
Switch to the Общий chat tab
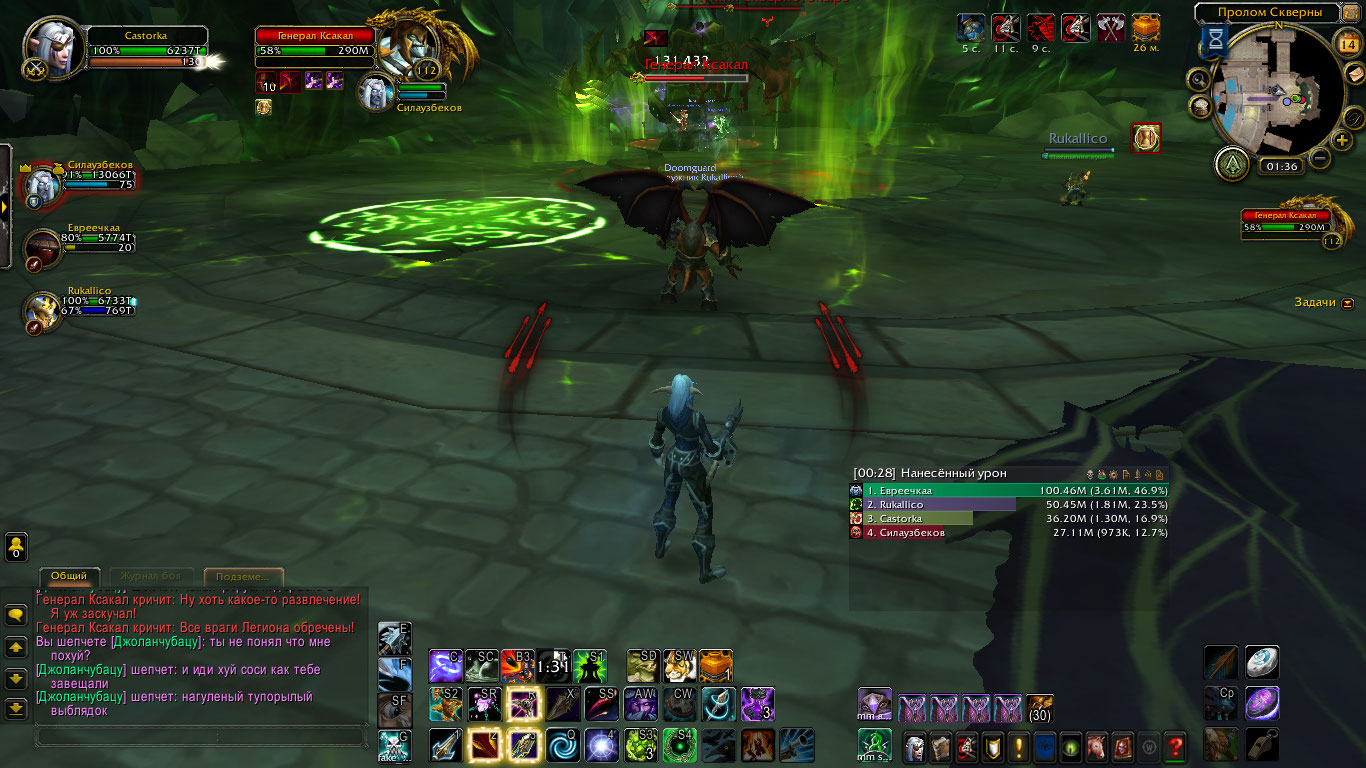(69, 577)
